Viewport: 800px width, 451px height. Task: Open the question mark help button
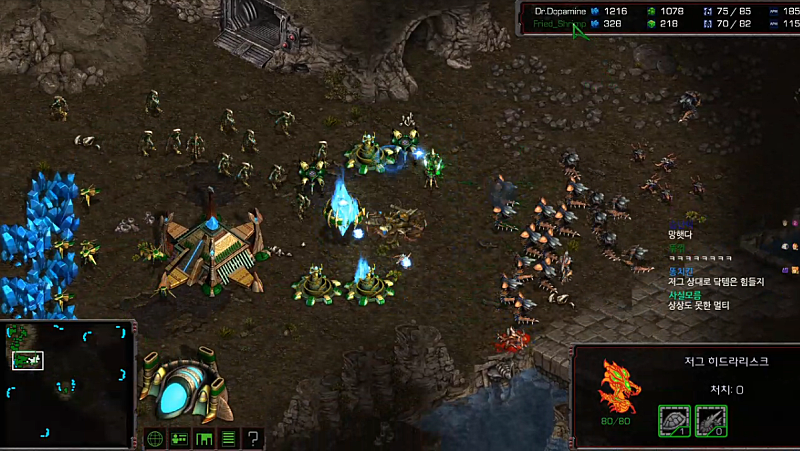tap(253, 438)
